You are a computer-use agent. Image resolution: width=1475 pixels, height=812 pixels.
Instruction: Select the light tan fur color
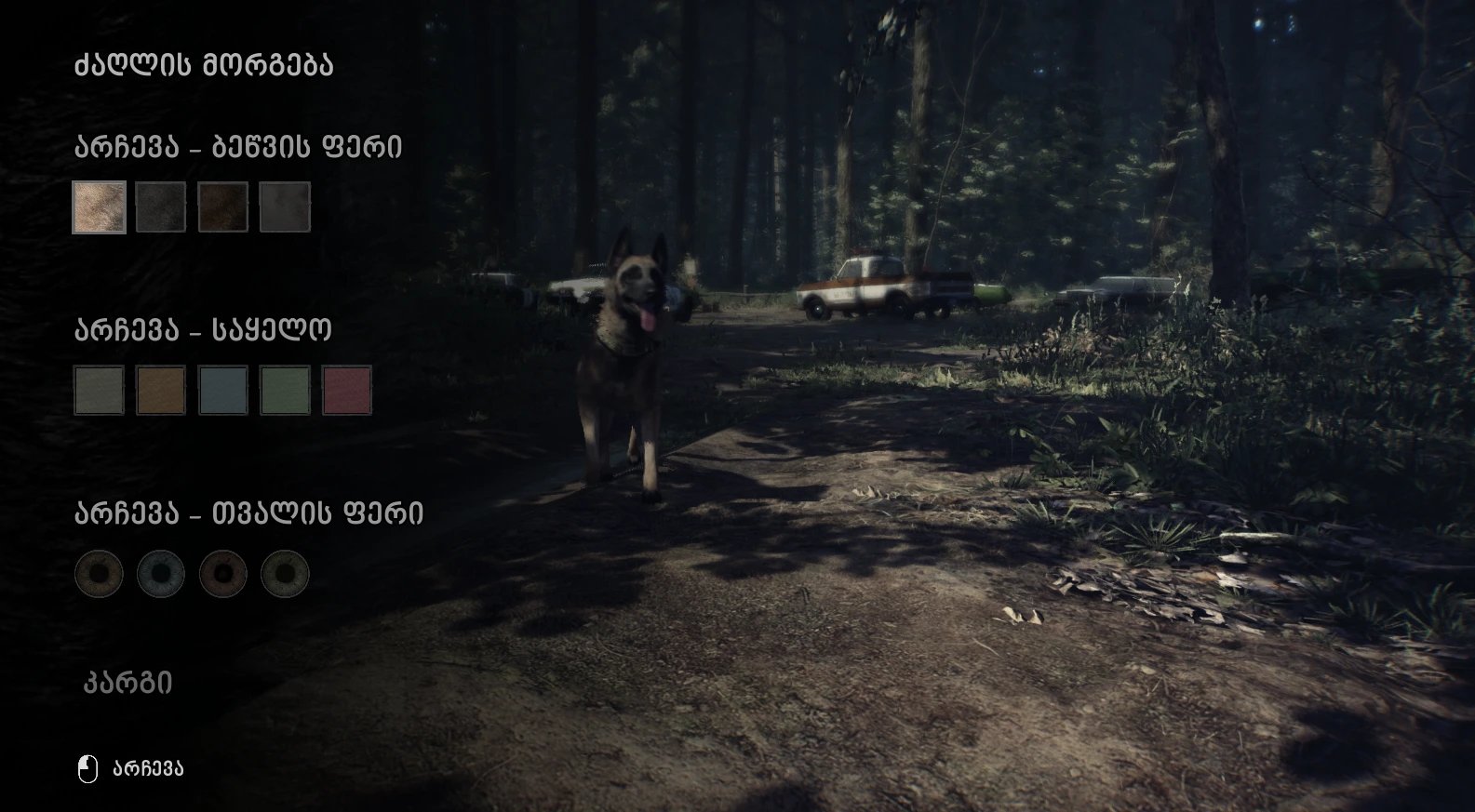click(x=100, y=206)
